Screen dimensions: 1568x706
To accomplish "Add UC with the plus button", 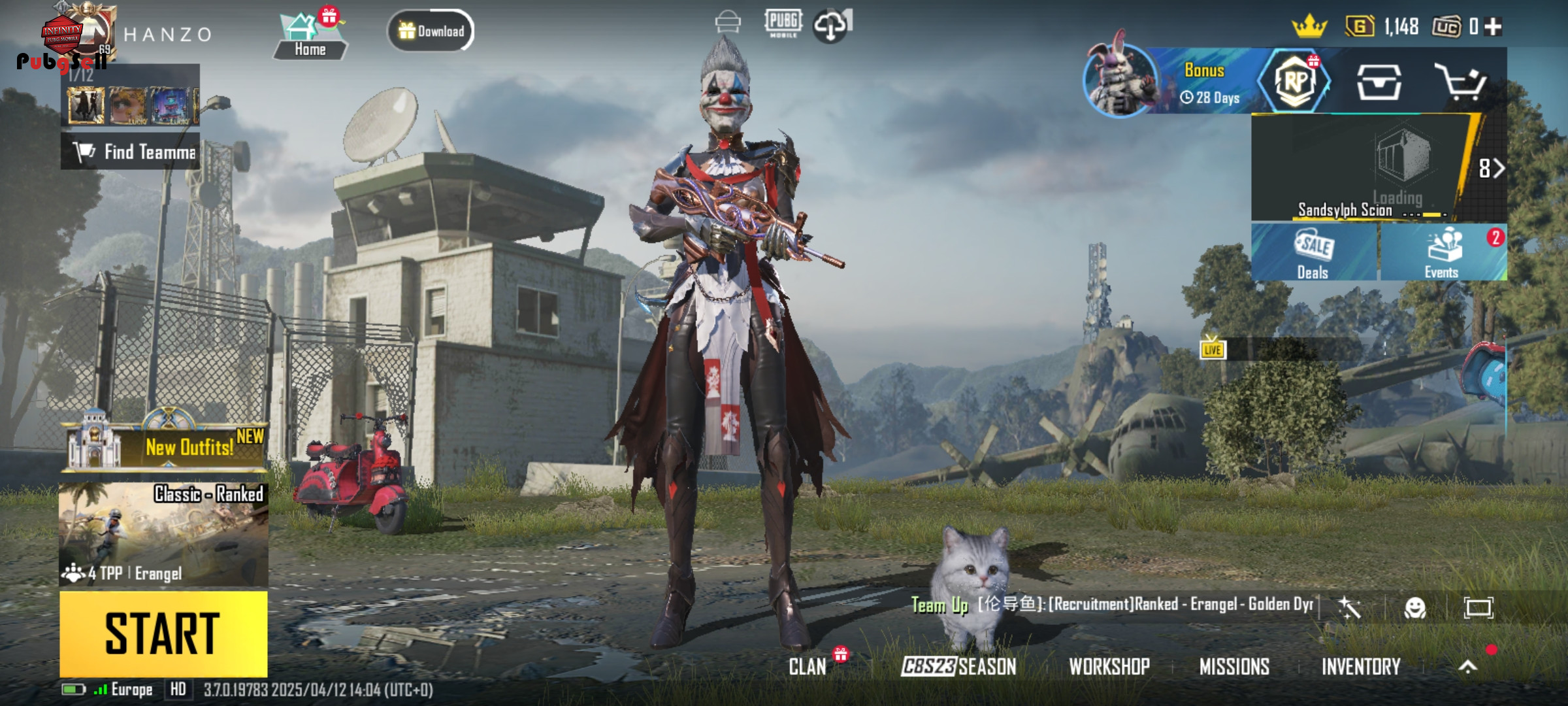I will pos(1494,27).
